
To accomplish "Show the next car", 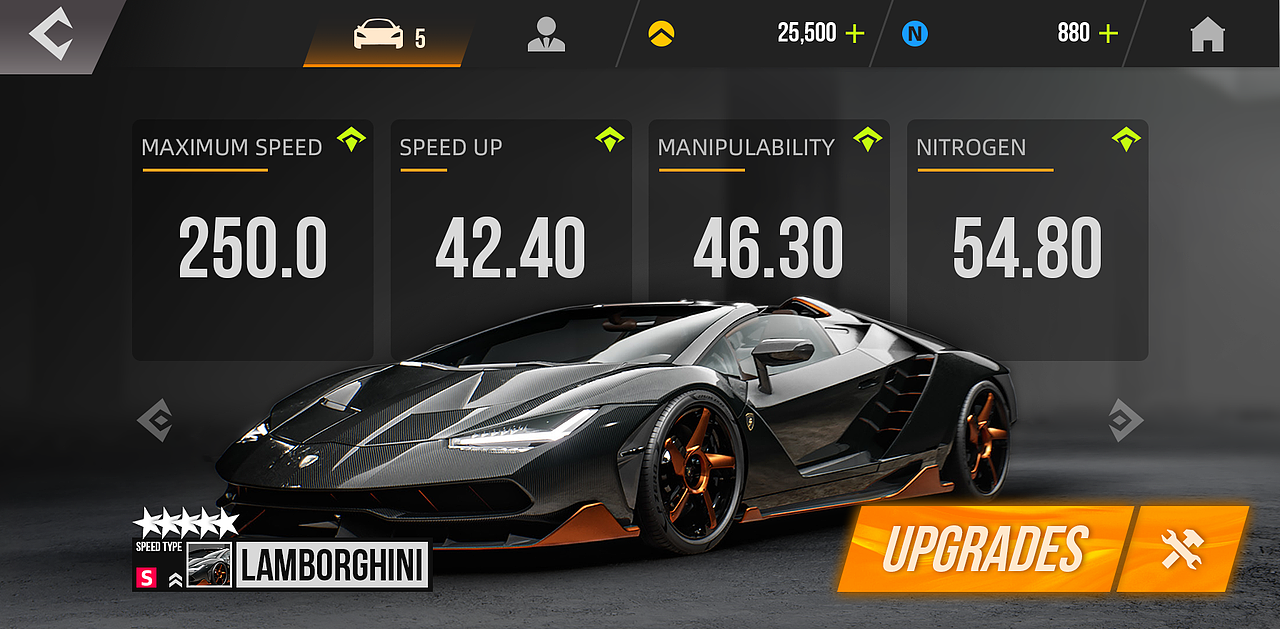I will click(x=1126, y=420).
